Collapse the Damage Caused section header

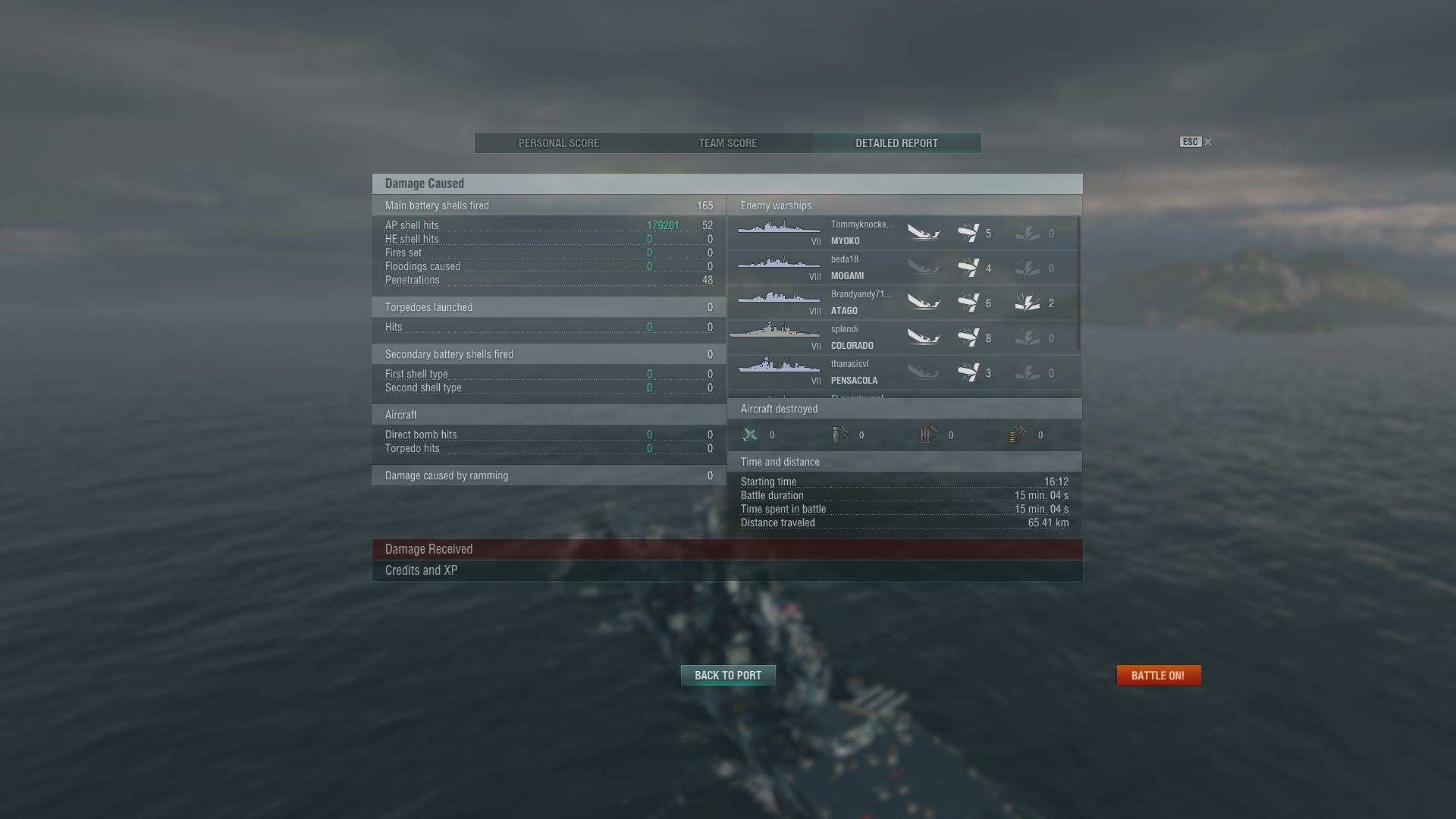(x=726, y=184)
